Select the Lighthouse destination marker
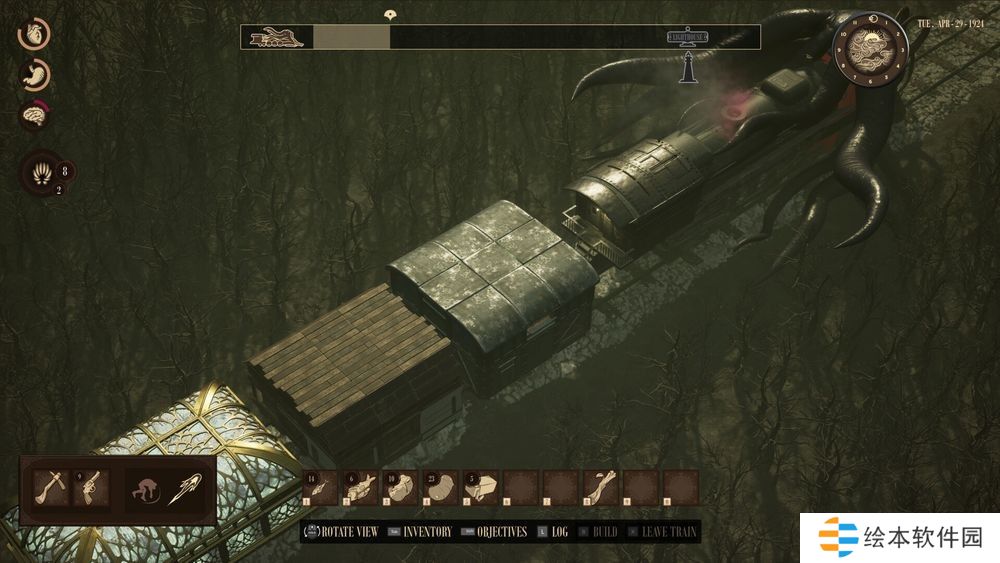Viewport: 1000px width, 563px height. pyautogui.click(x=689, y=38)
